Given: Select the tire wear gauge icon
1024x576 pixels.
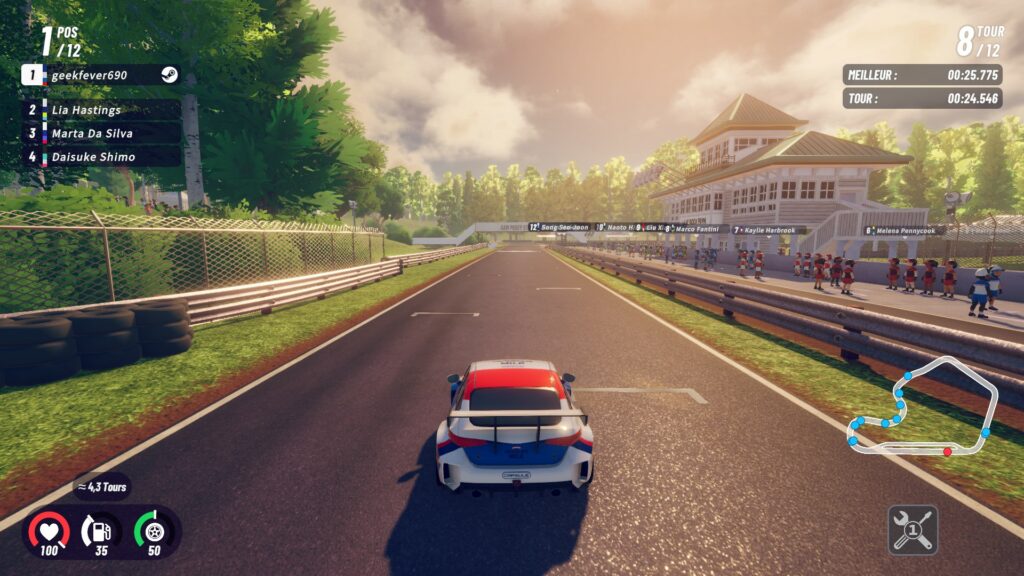Looking at the screenshot, I should tap(153, 530).
